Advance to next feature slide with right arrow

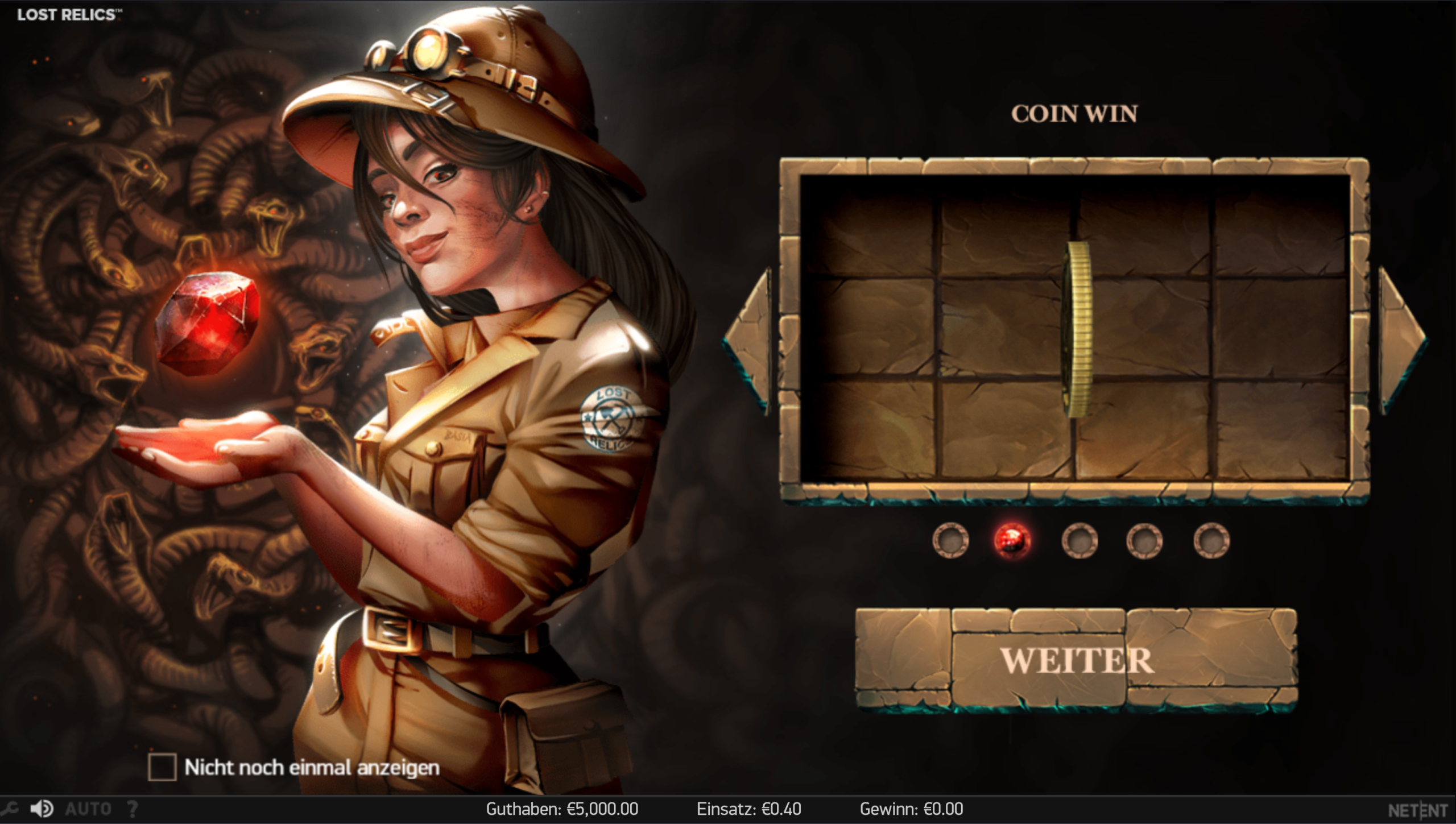coord(1403,341)
